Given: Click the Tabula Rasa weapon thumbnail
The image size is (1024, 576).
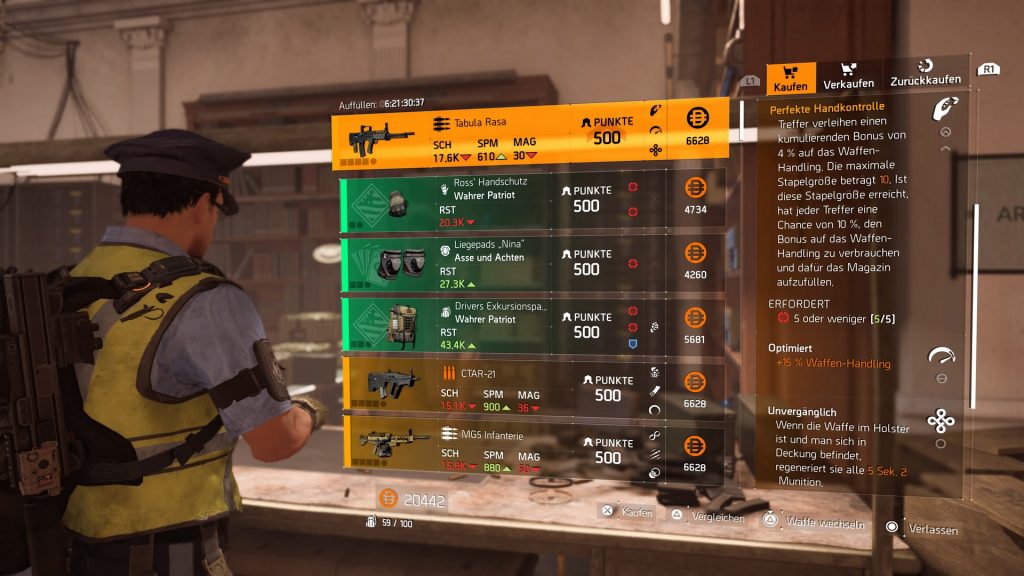Looking at the screenshot, I should point(380,139).
